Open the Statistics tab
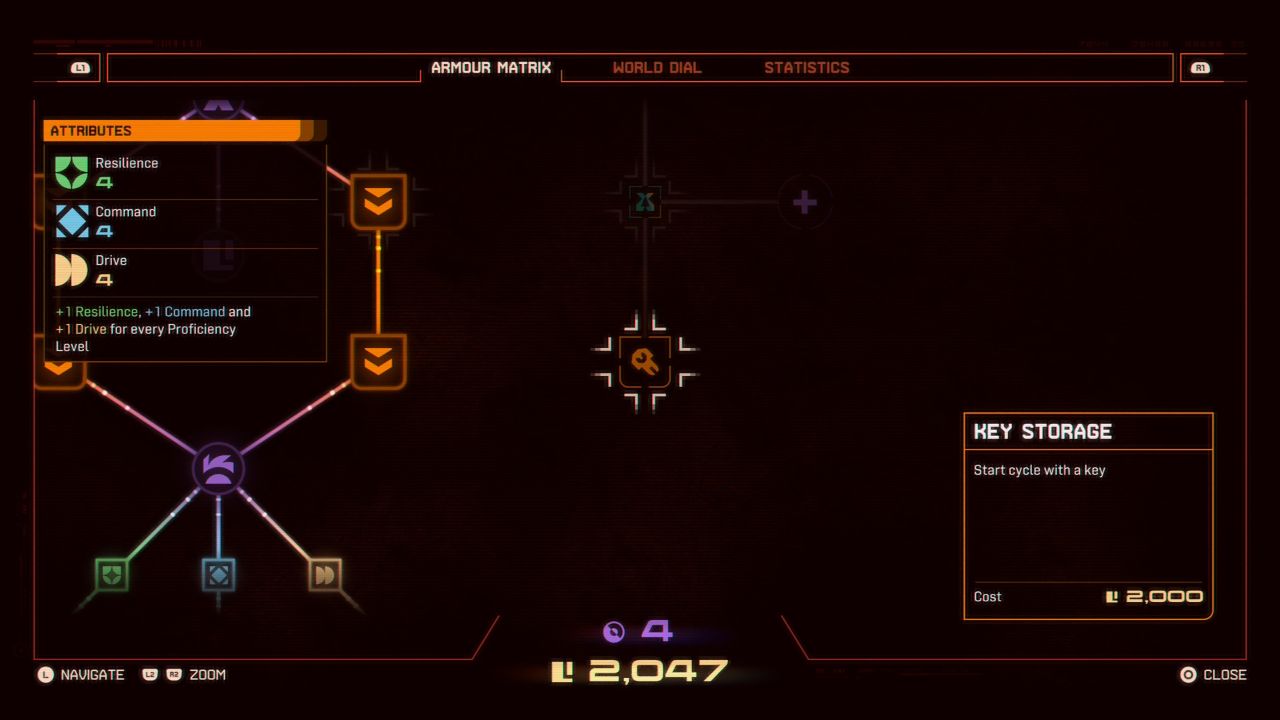The height and width of the screenshot is (720, 1280). (x=808, y=67)
